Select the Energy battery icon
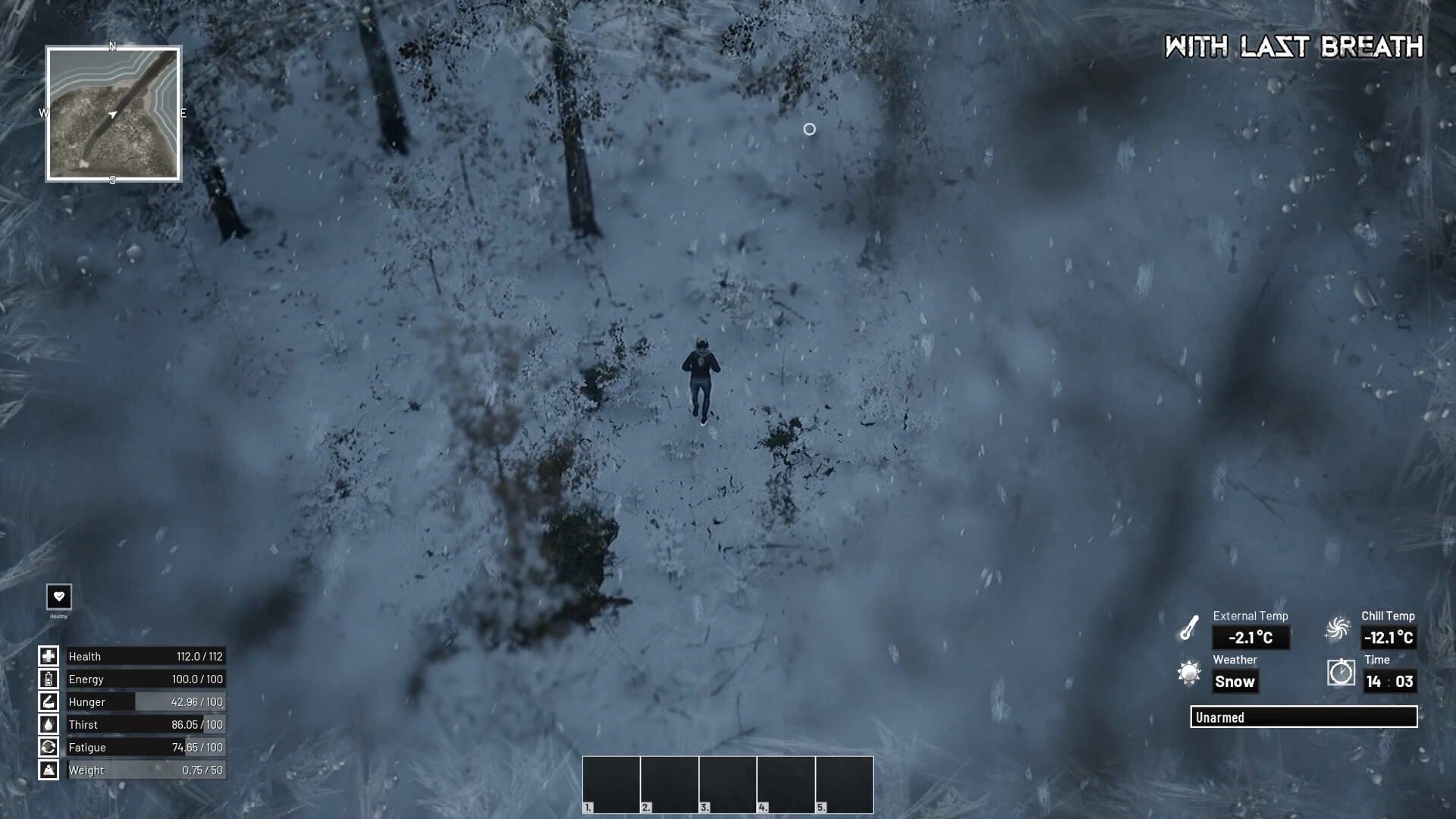1456x819 pixels. tap(49, 679)
